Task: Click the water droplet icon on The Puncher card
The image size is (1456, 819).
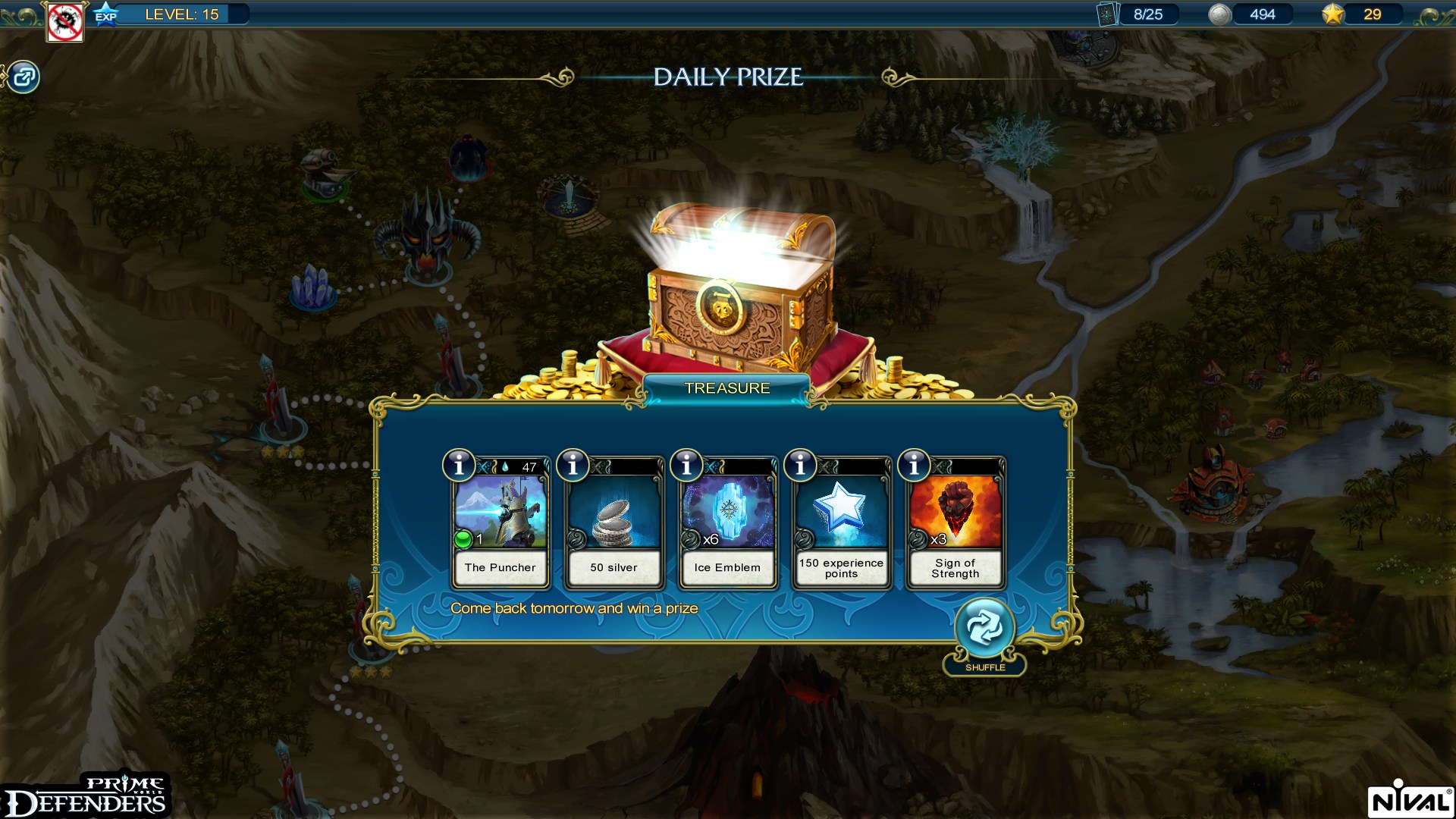Action: [504, 466]
